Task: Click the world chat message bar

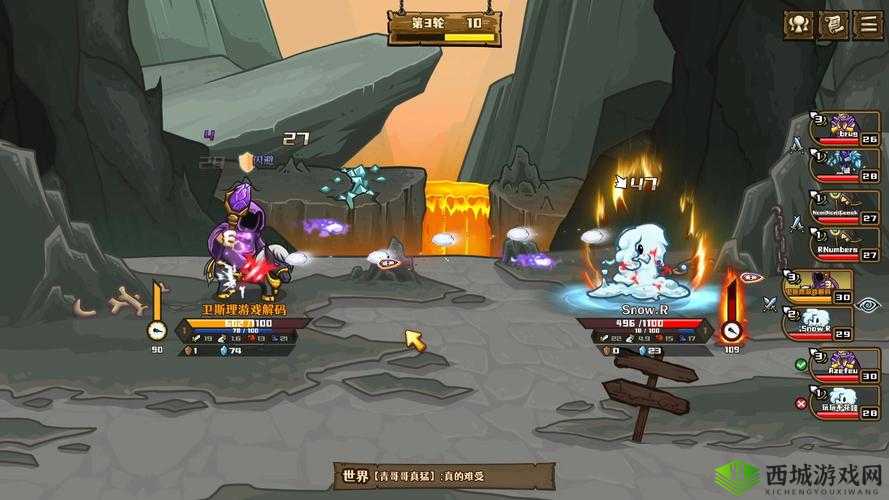Action: [444, 475]
